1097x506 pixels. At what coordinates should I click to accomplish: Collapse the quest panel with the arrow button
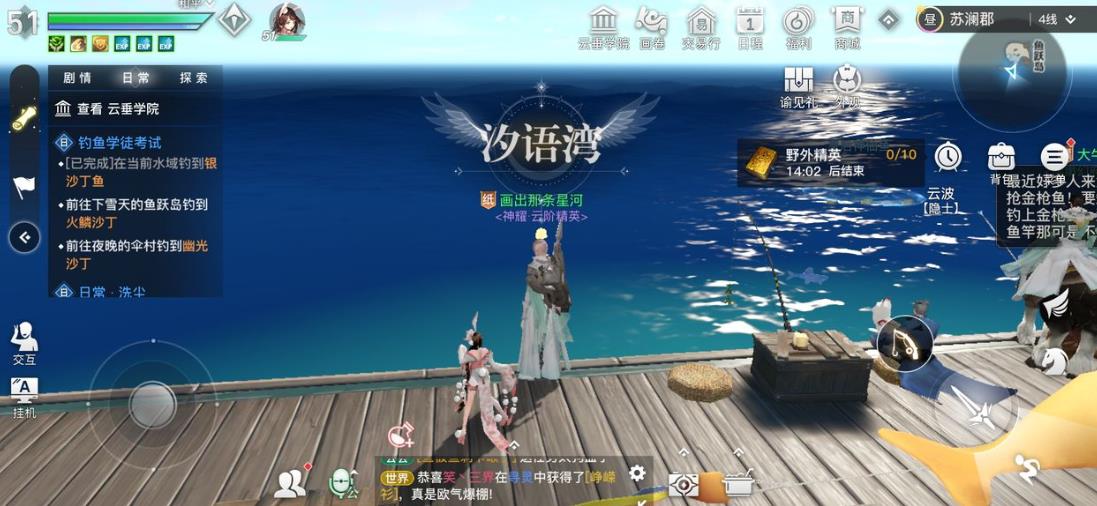tap(24, 237)
